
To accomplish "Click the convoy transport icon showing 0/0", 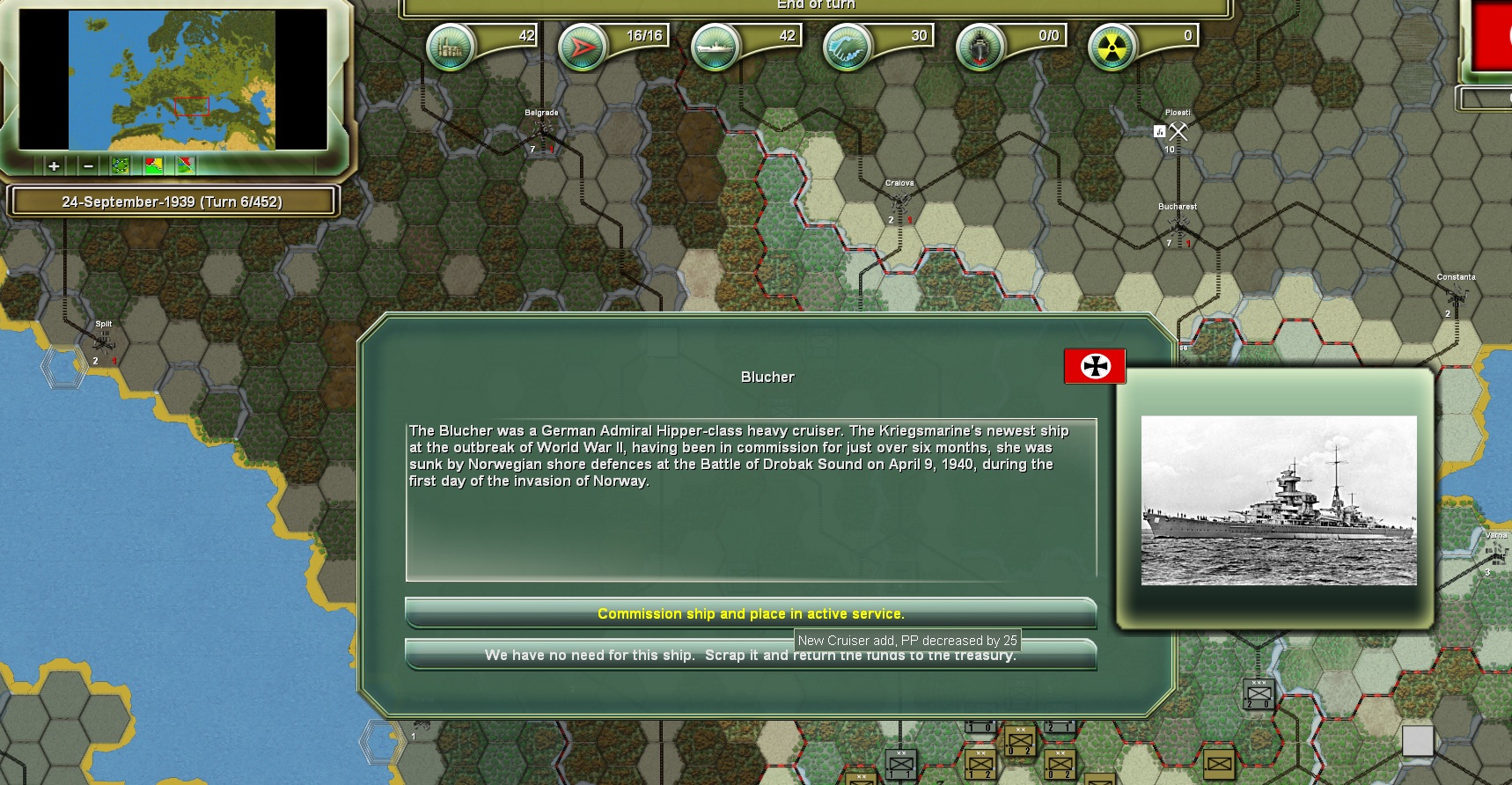I will [x=980, y=48].
